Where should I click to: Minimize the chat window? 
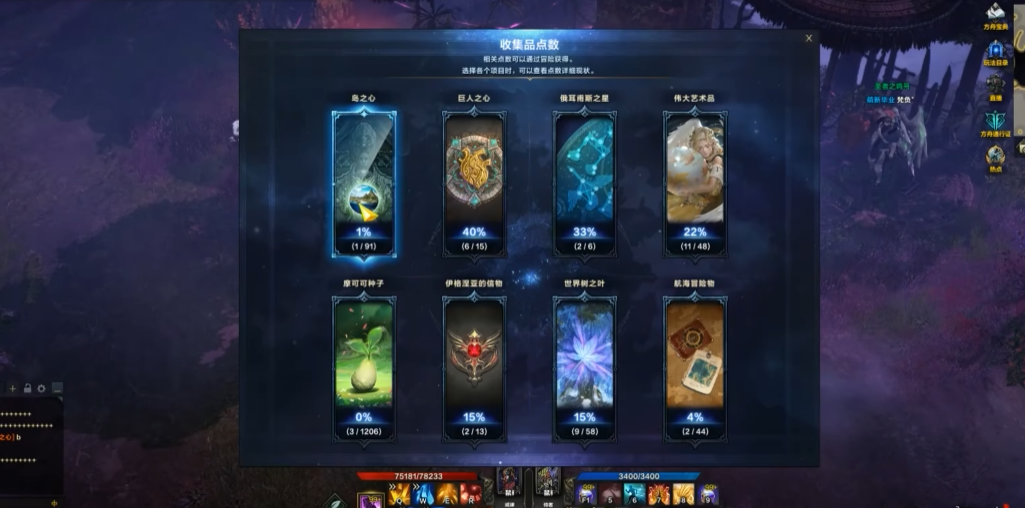[58, 388]
